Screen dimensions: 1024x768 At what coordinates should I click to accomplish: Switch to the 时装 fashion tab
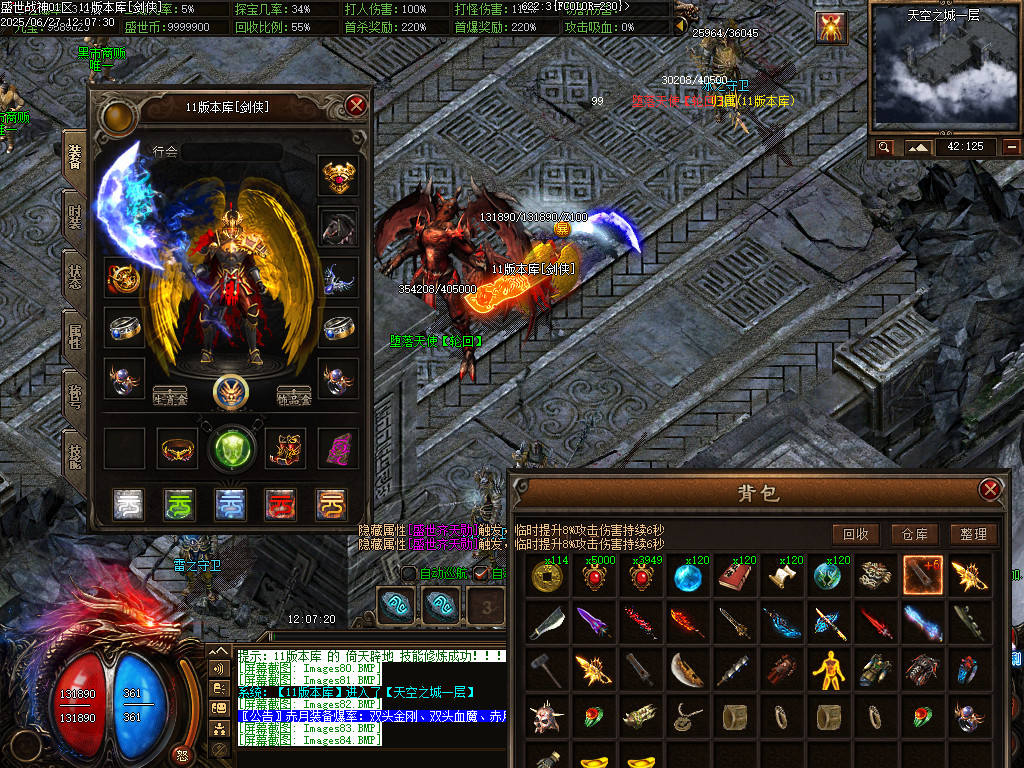tap(74, 216)
